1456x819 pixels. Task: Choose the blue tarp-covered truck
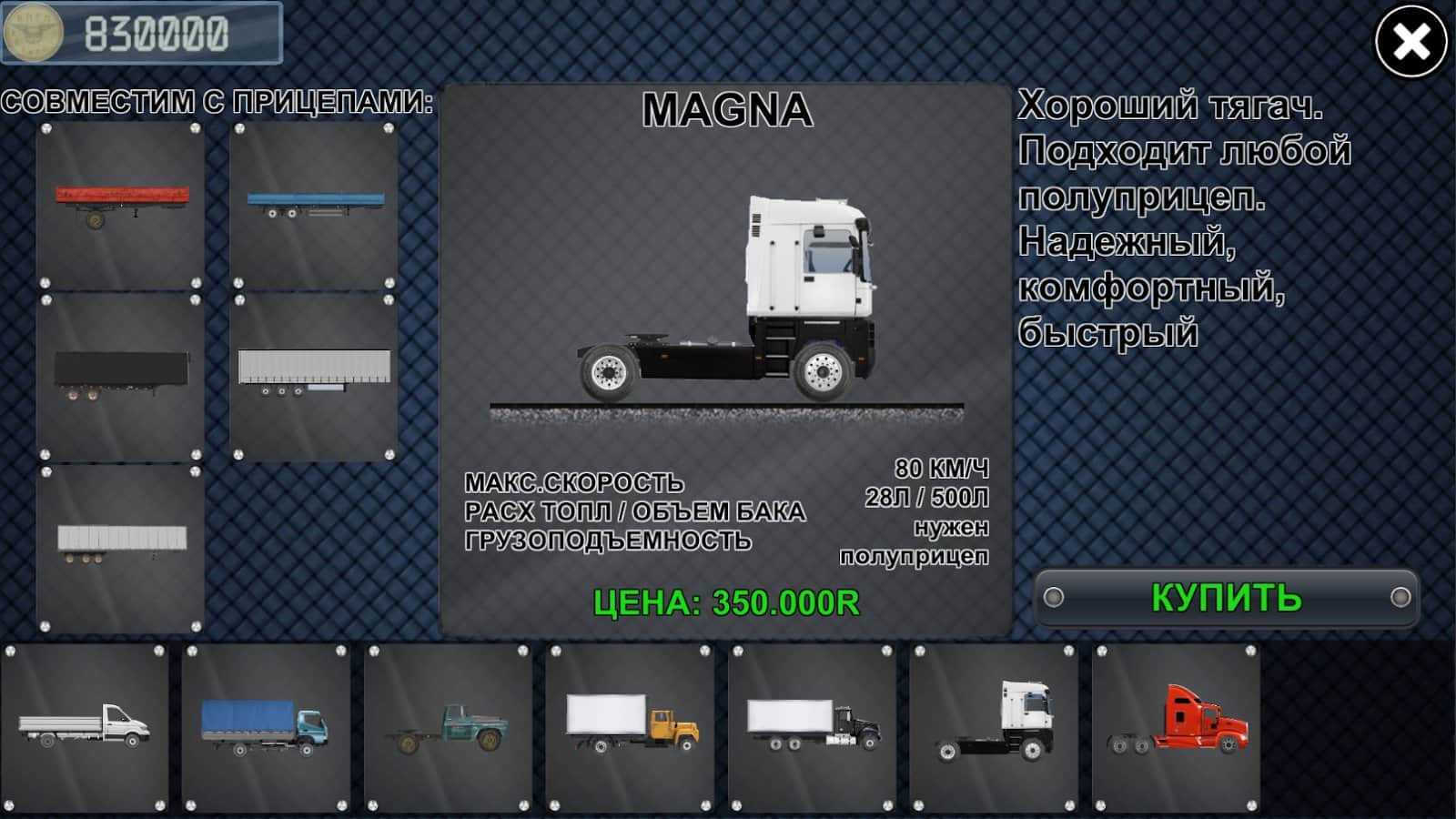266,727
